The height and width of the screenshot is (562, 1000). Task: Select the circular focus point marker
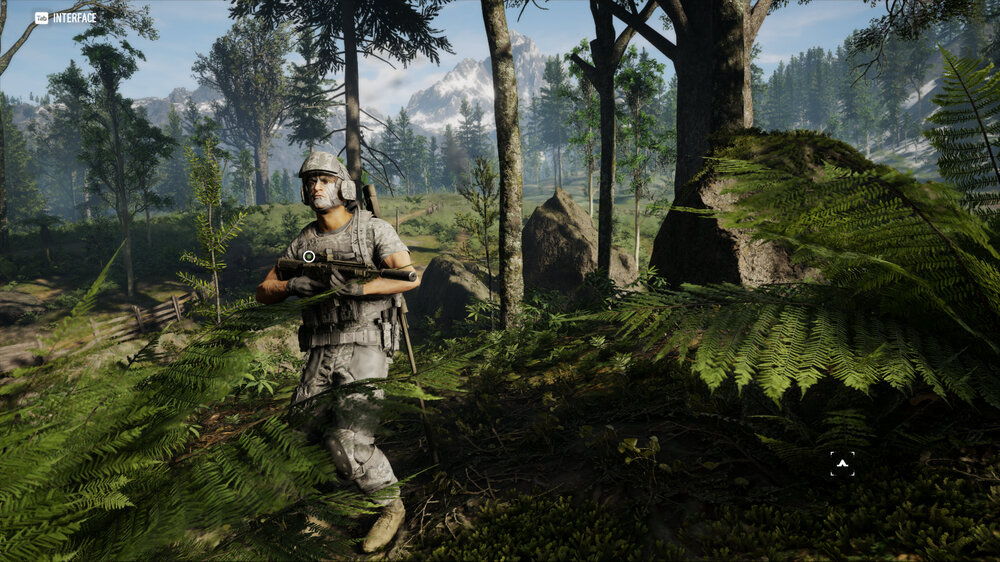point(309,257)
